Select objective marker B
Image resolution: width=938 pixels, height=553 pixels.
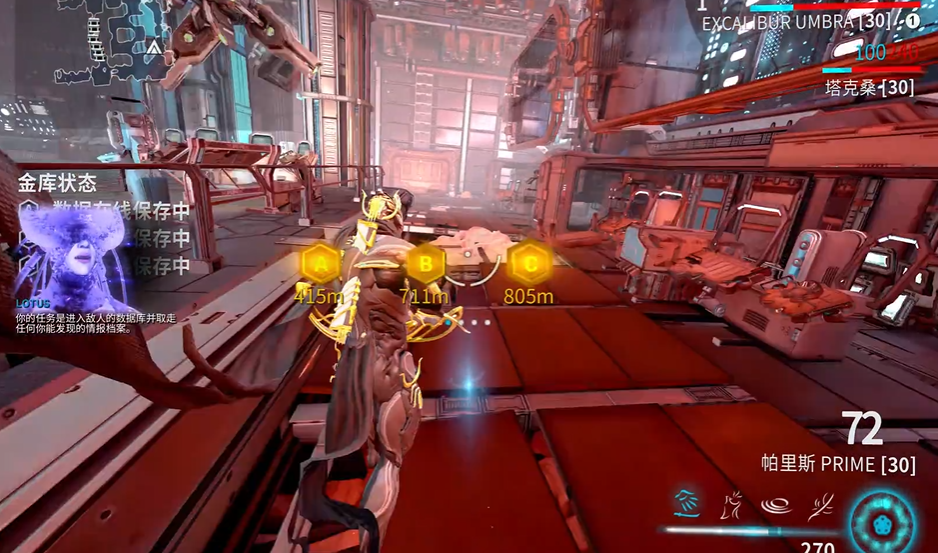[426, 264]
